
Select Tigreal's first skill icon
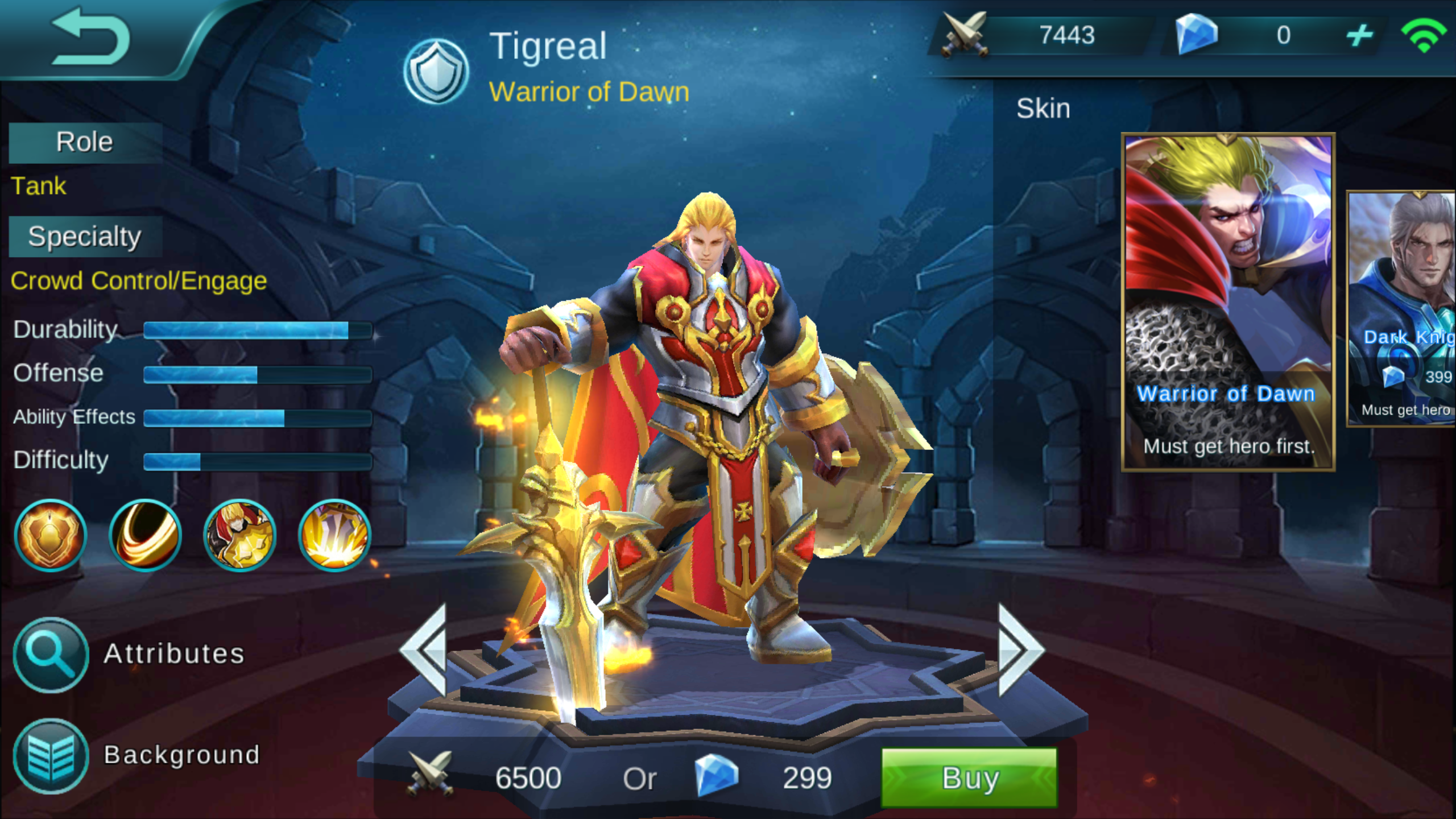(x=50, y=535)
